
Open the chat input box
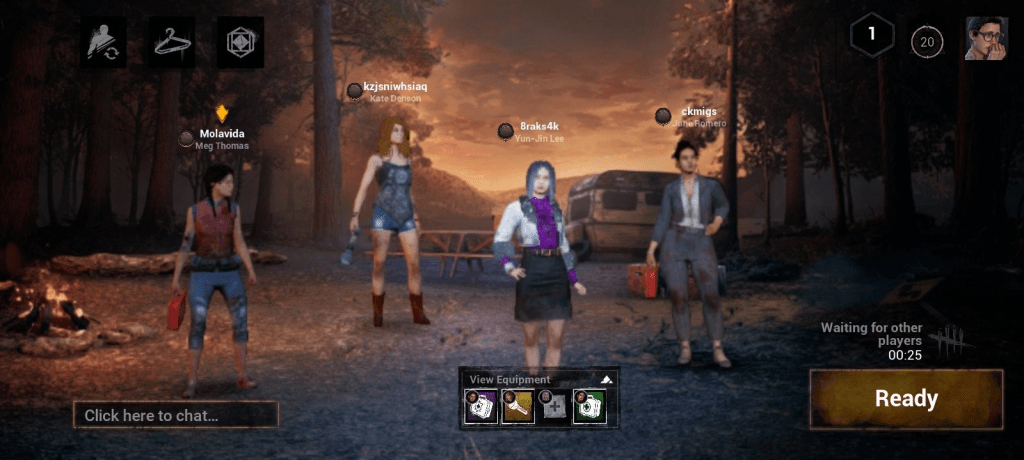(x=175, y=415)
